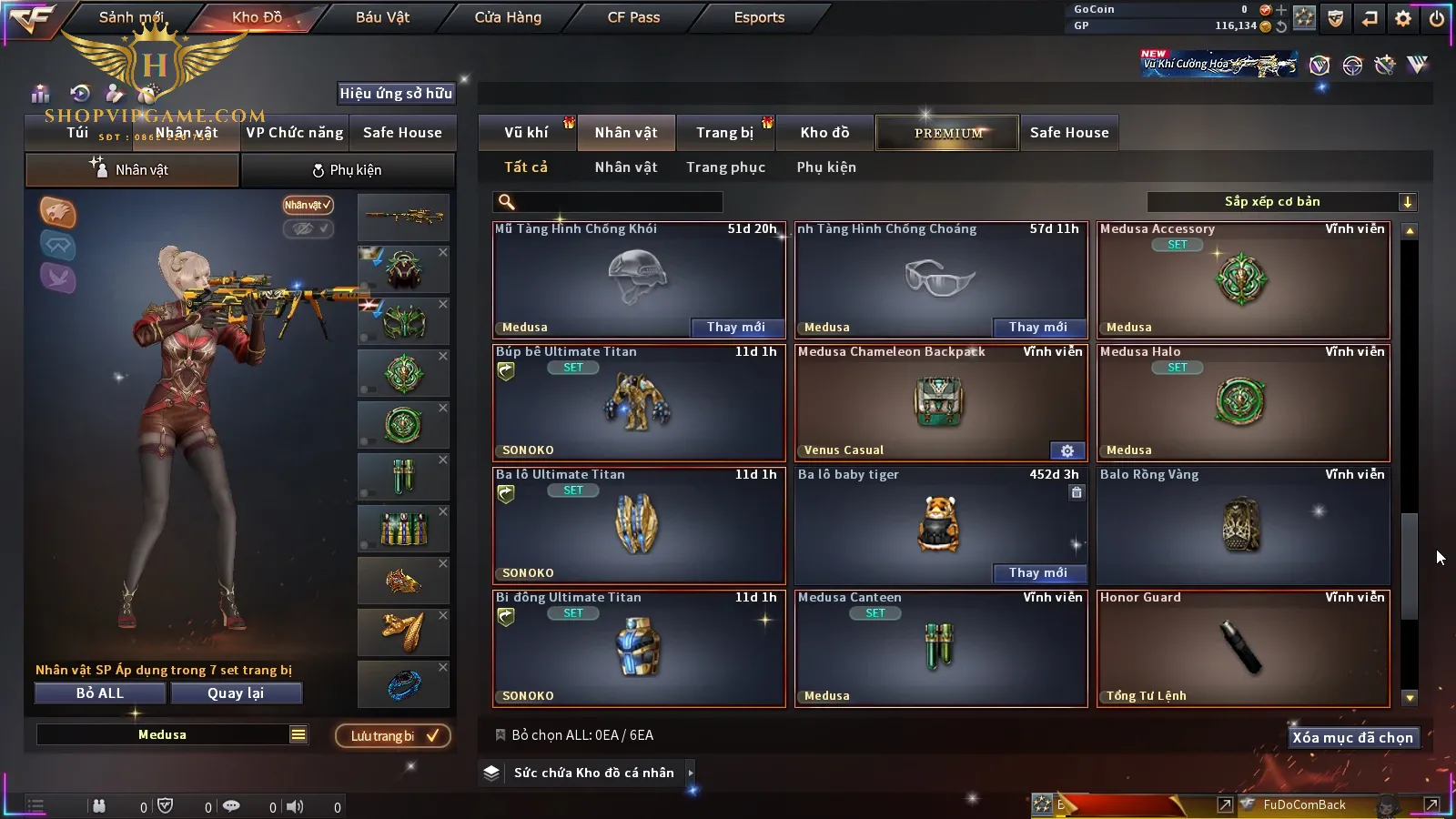Click the power exit icon
The height and width of the screenshot is (819, 1456).
coord(1437,18)
